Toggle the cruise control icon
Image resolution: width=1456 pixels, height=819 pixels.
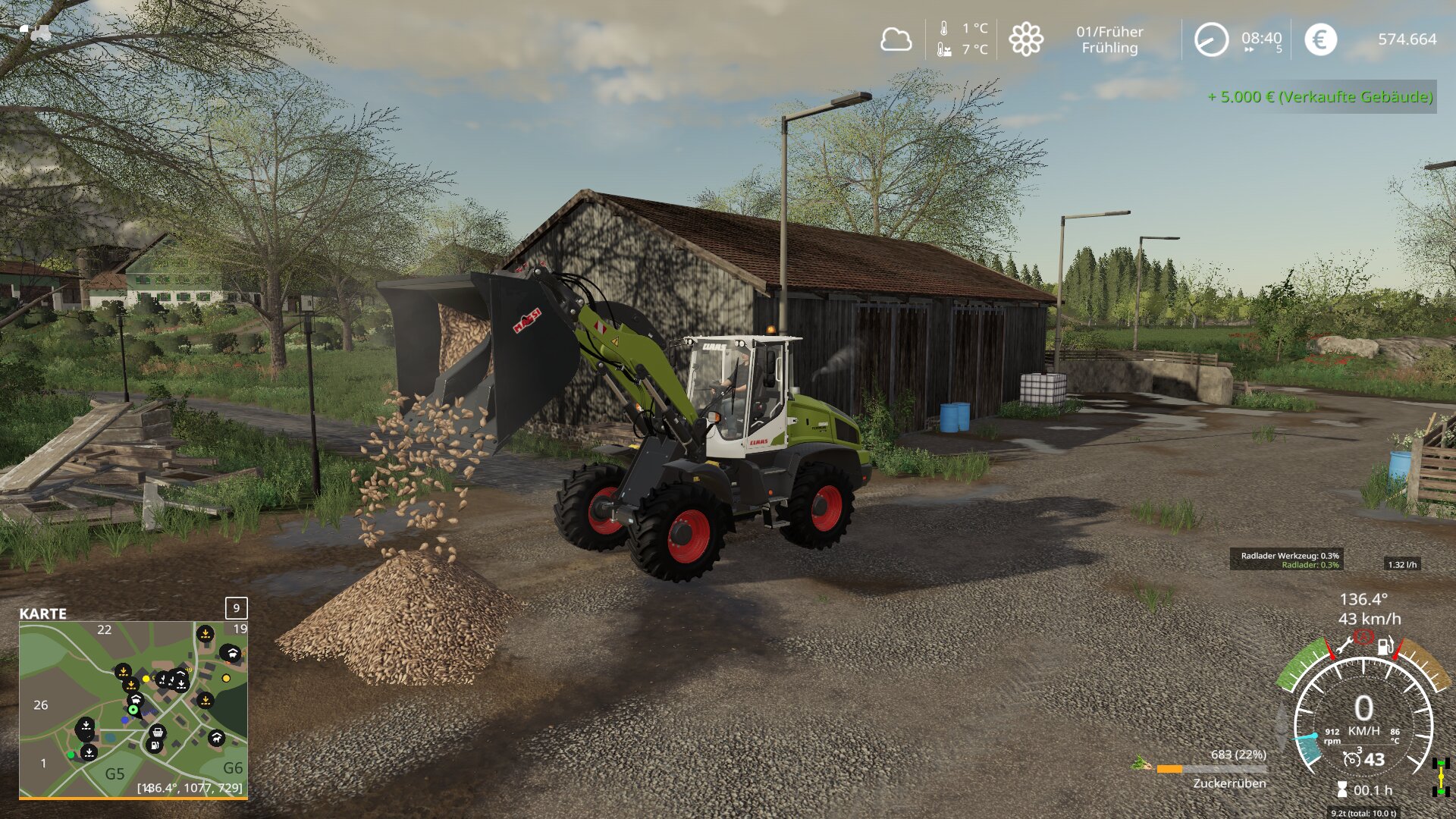coord(1351,759)
